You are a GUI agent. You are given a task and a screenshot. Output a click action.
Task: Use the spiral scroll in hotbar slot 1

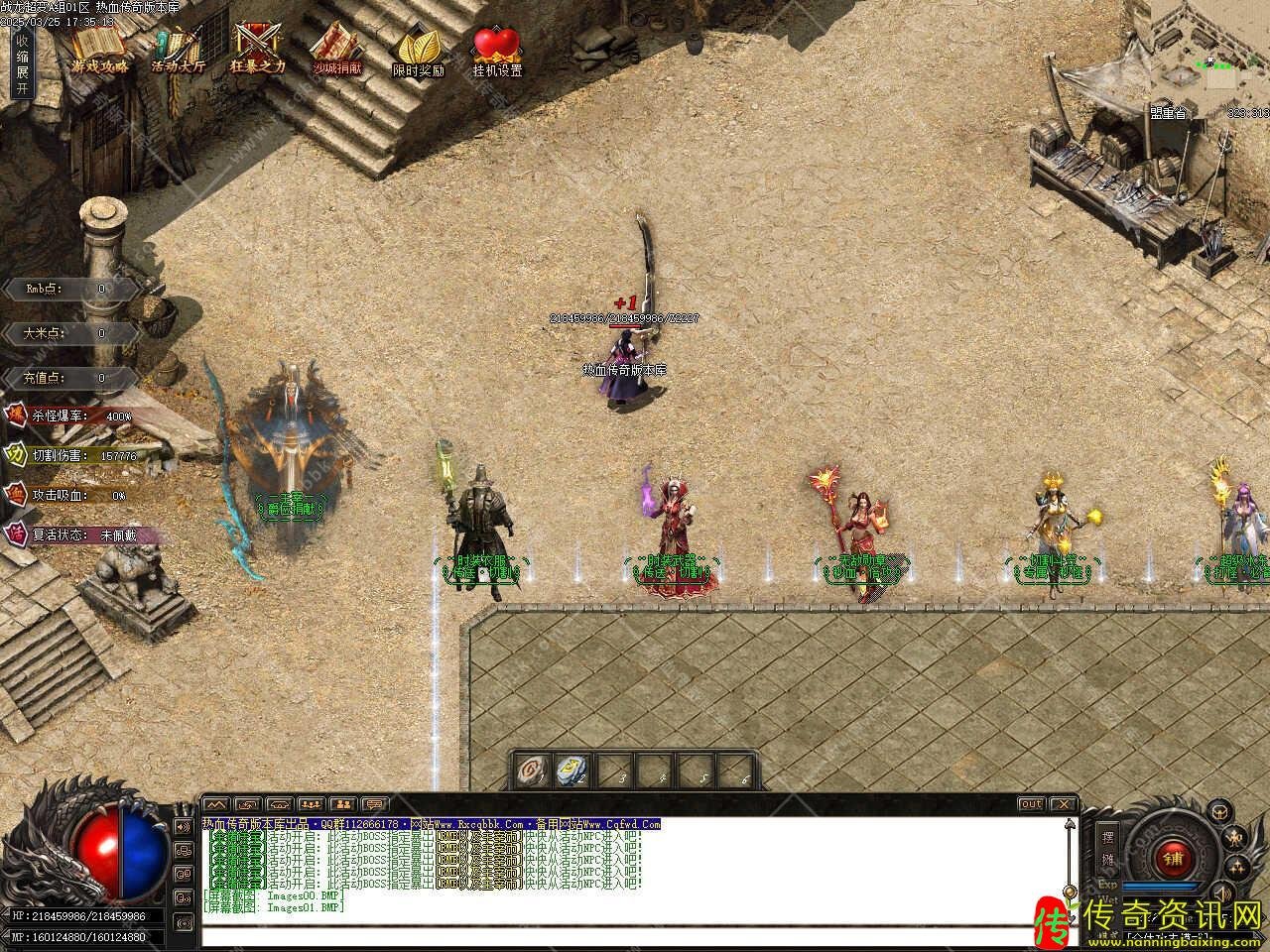(x=536, y=769)
